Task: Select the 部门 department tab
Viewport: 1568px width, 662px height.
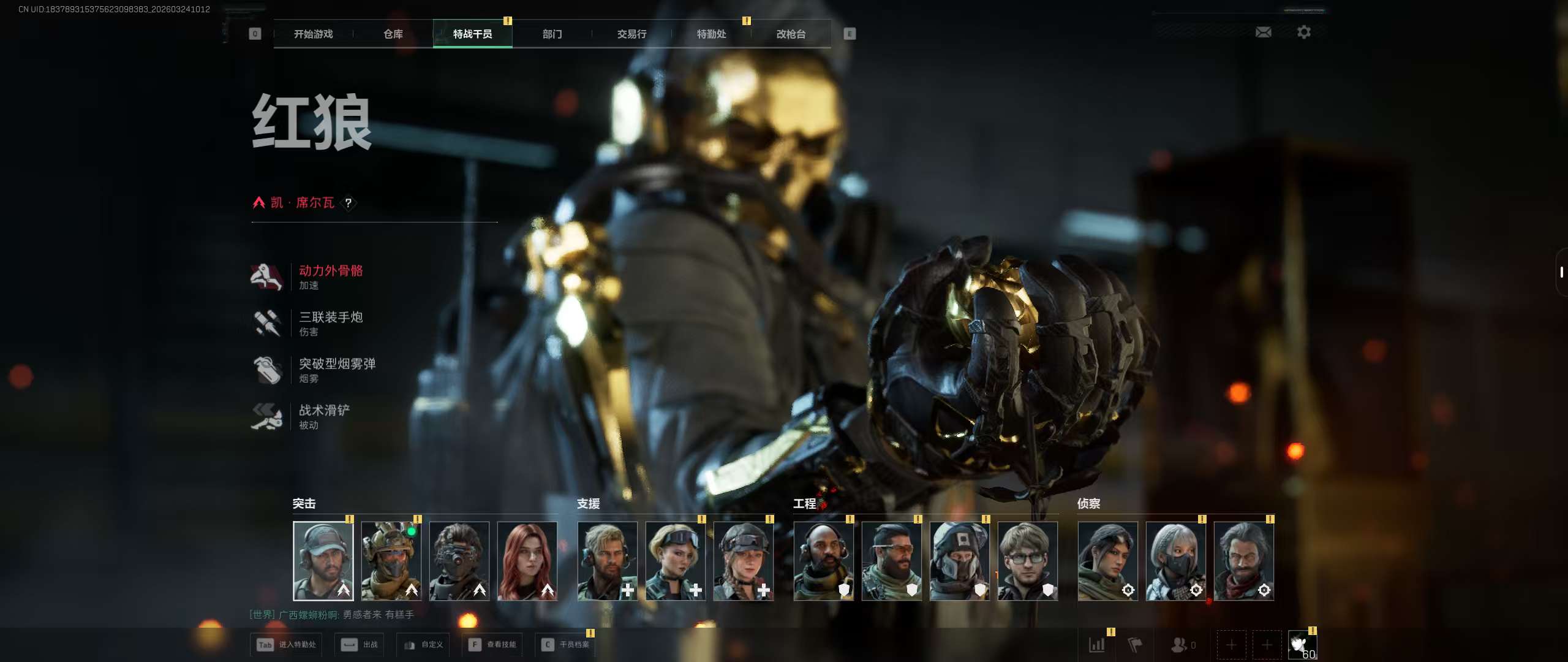Action: [x=552, y=34]
